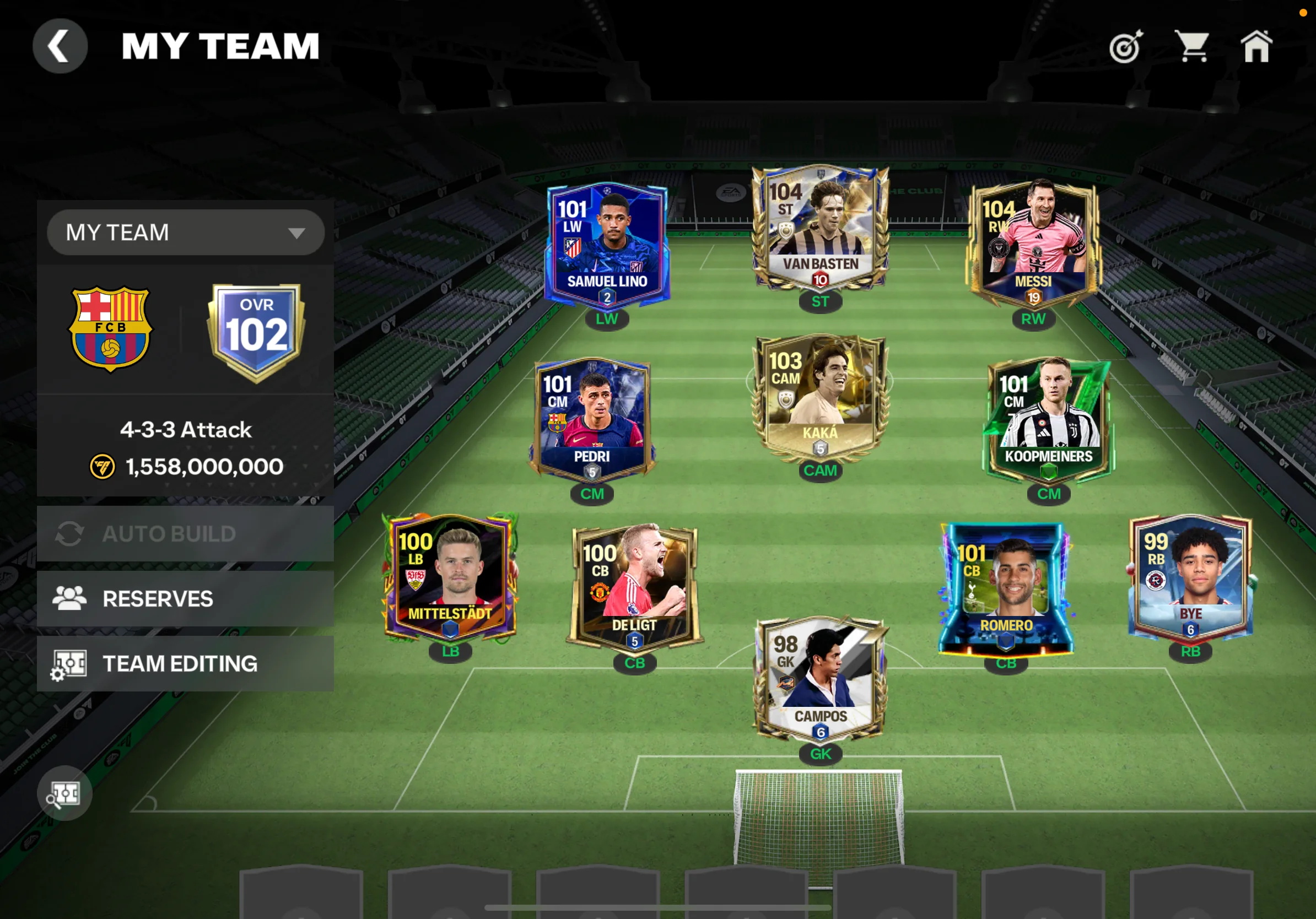Pick the Bye RB card
Image resolution: width=1316 pixels, height=919 pixels.
pos(1190,579)
